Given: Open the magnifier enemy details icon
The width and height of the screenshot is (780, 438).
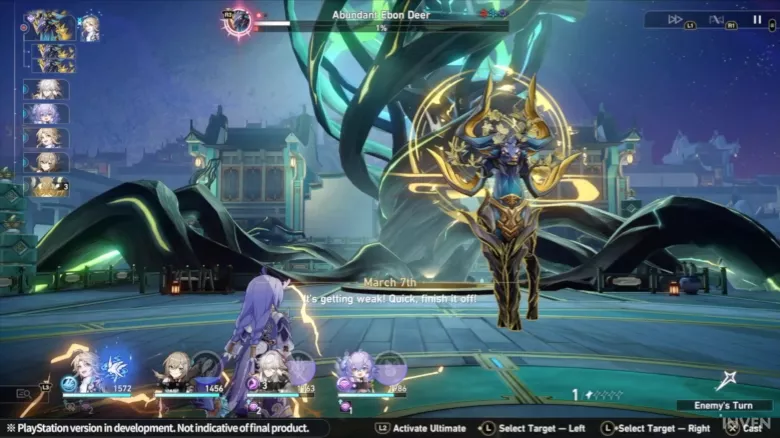Looking at the screenshot, I should 24,394.
